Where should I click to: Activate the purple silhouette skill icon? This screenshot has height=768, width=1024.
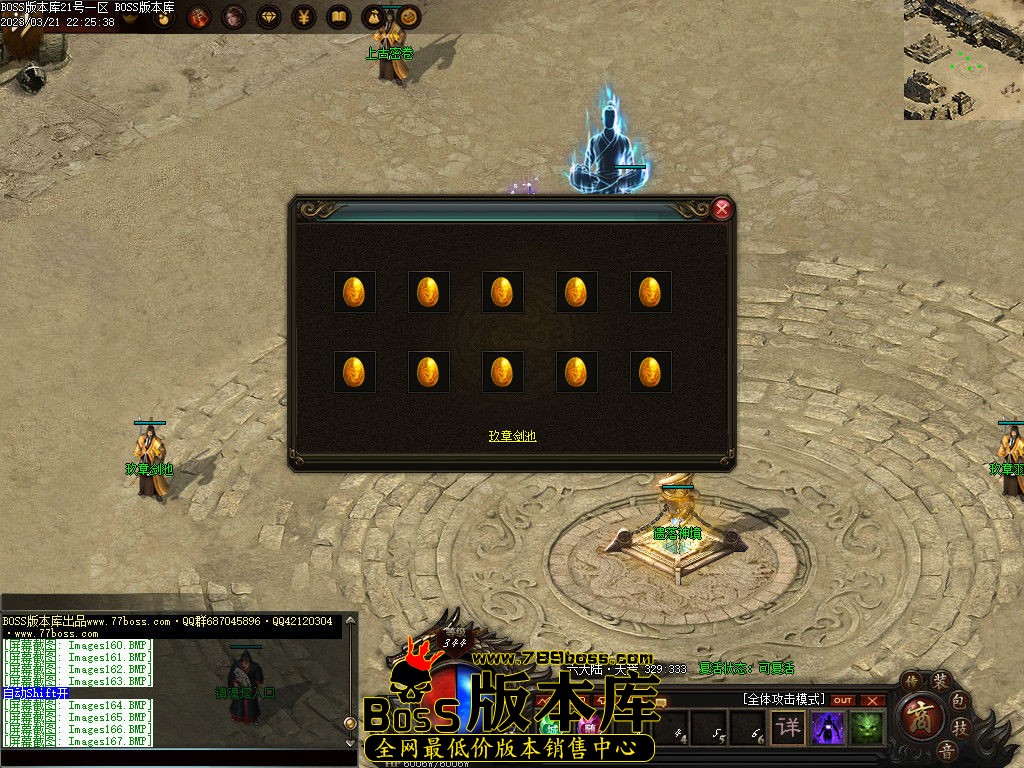point(828,727)
